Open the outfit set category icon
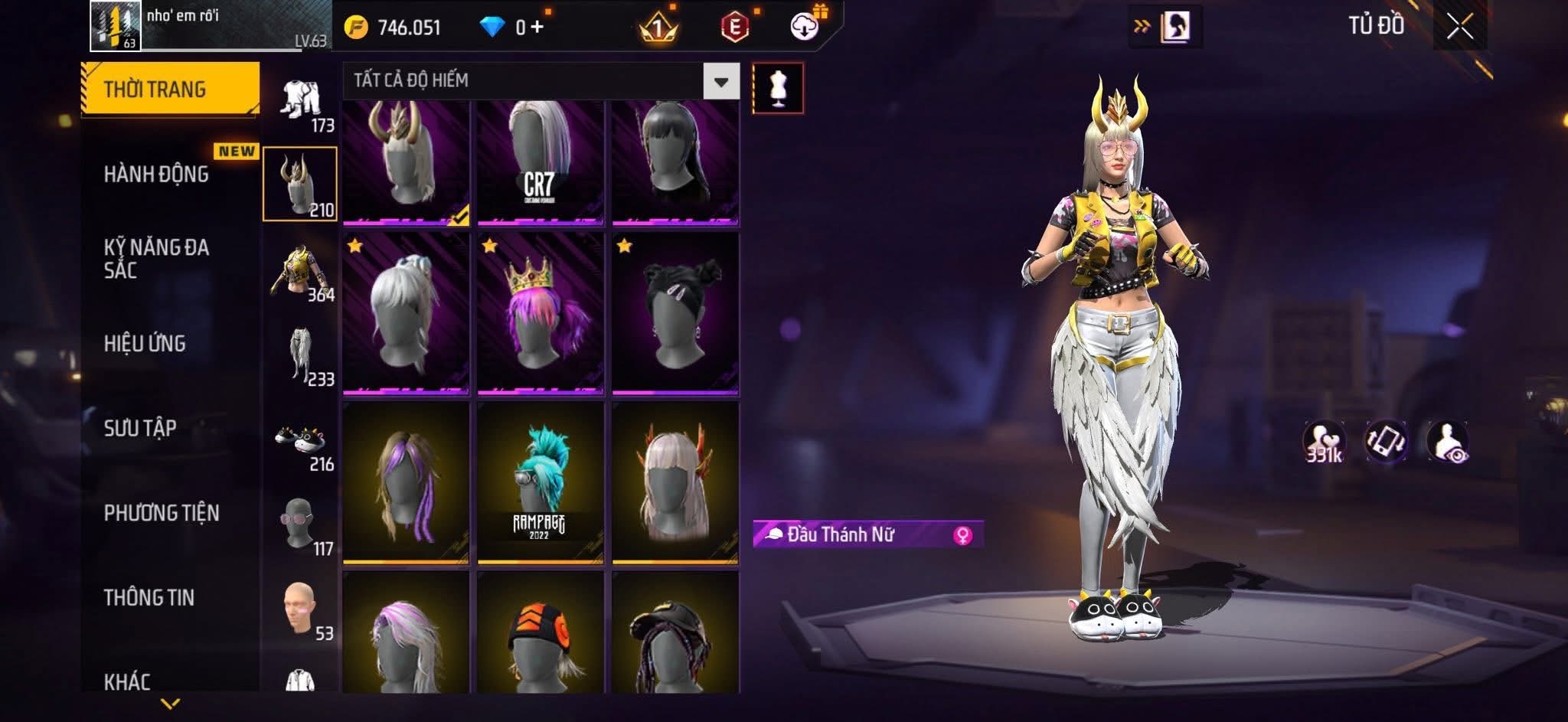 point(301,103)
